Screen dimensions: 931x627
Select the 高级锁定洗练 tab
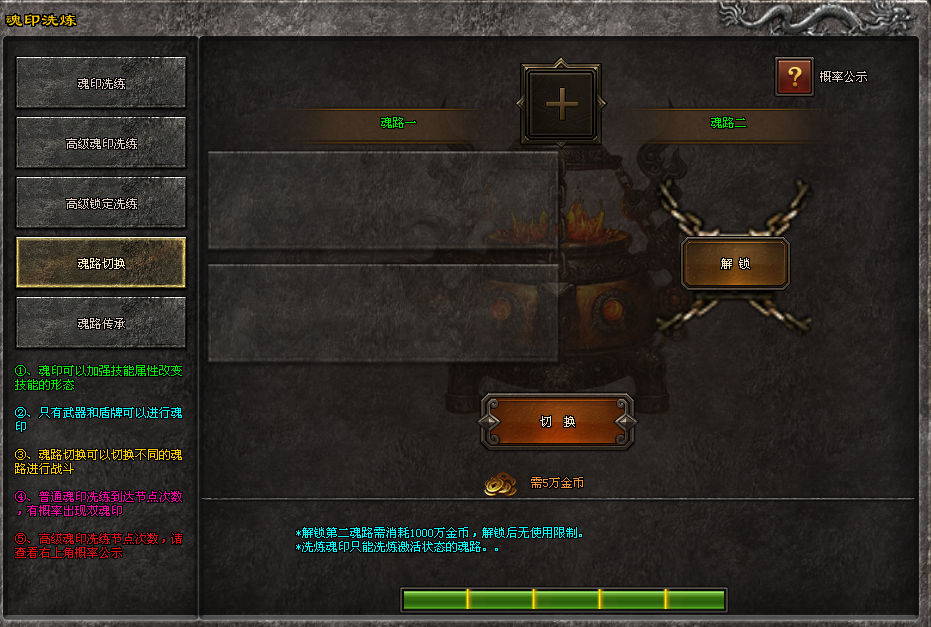(x=101, y=203)
